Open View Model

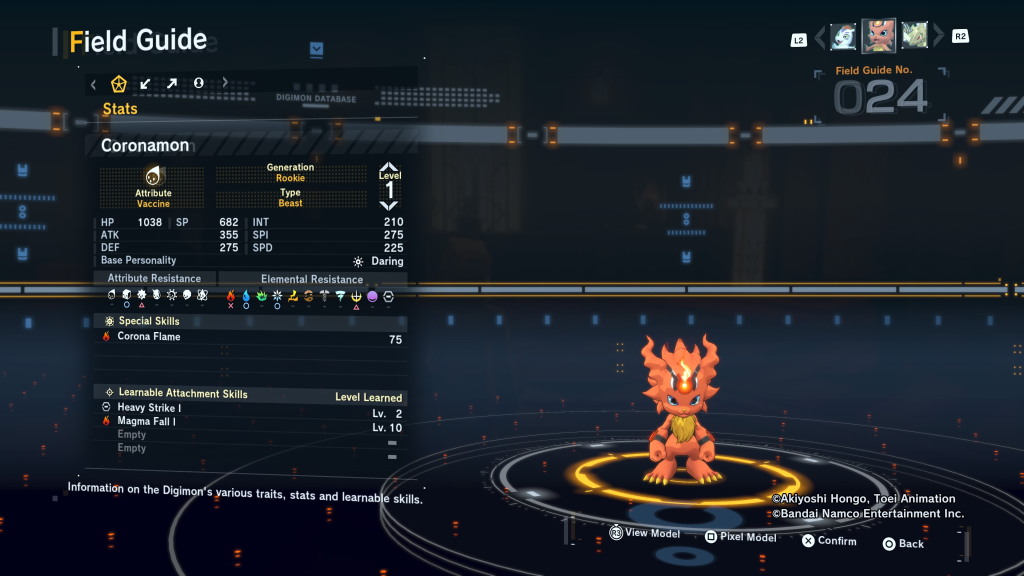click(645, 534)
